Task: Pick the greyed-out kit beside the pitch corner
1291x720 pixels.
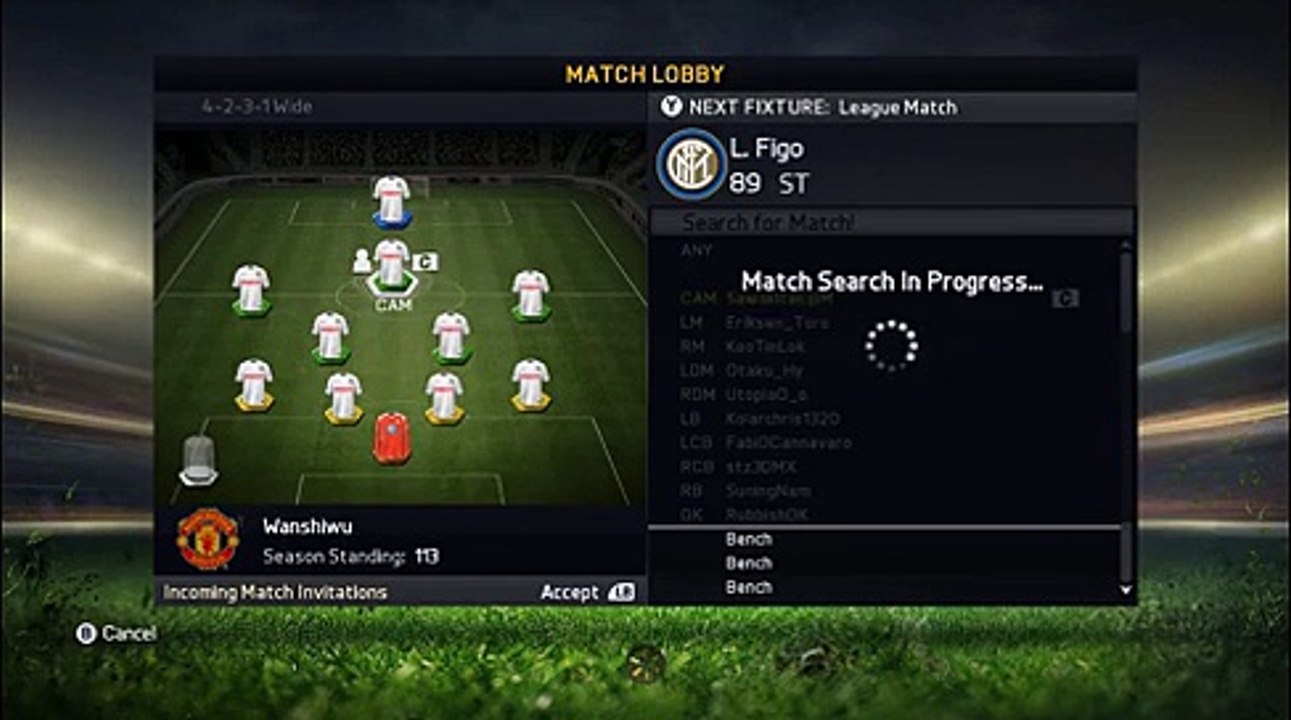Action: coord(198,462)
